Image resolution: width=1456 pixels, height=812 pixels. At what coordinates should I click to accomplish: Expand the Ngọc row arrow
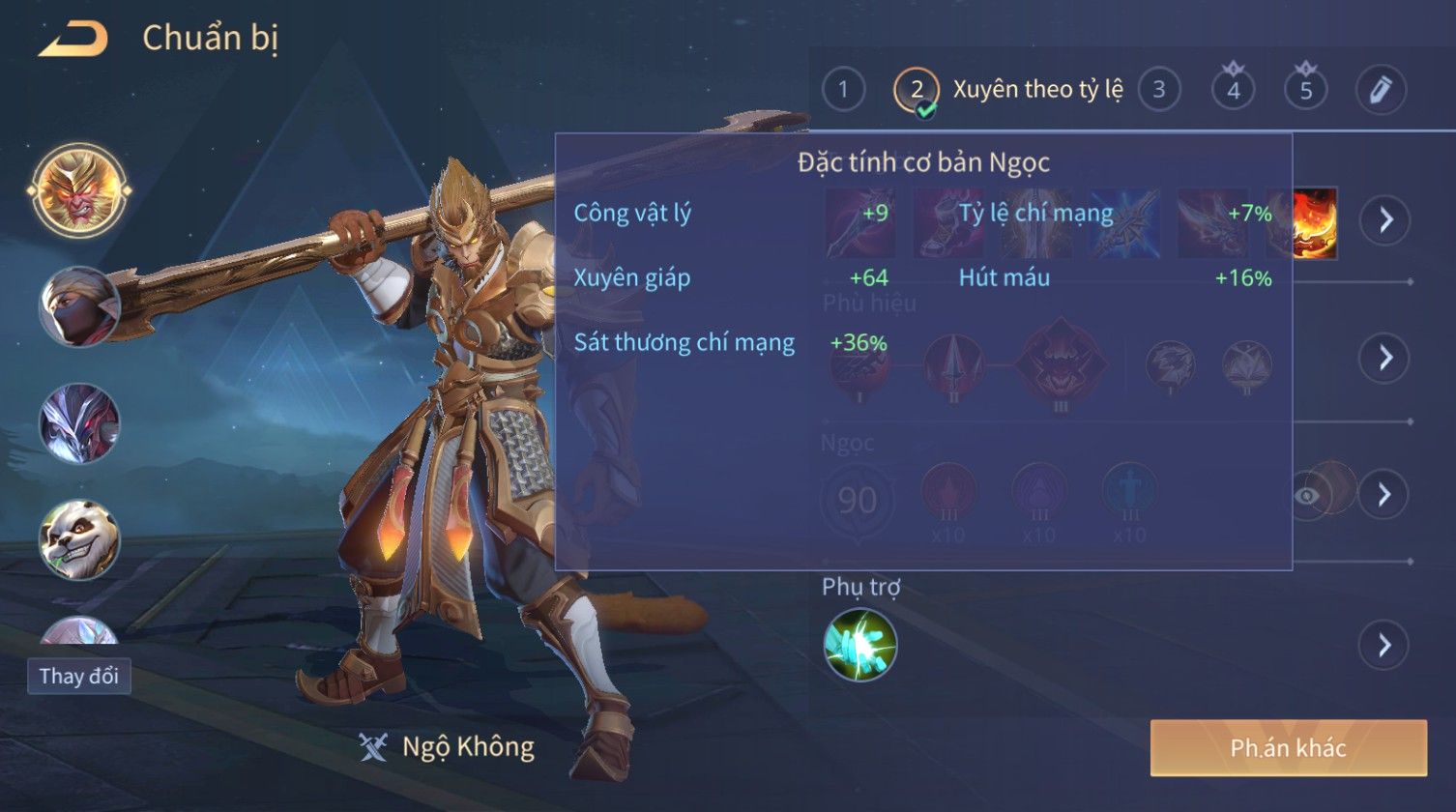coord(1384,495)
